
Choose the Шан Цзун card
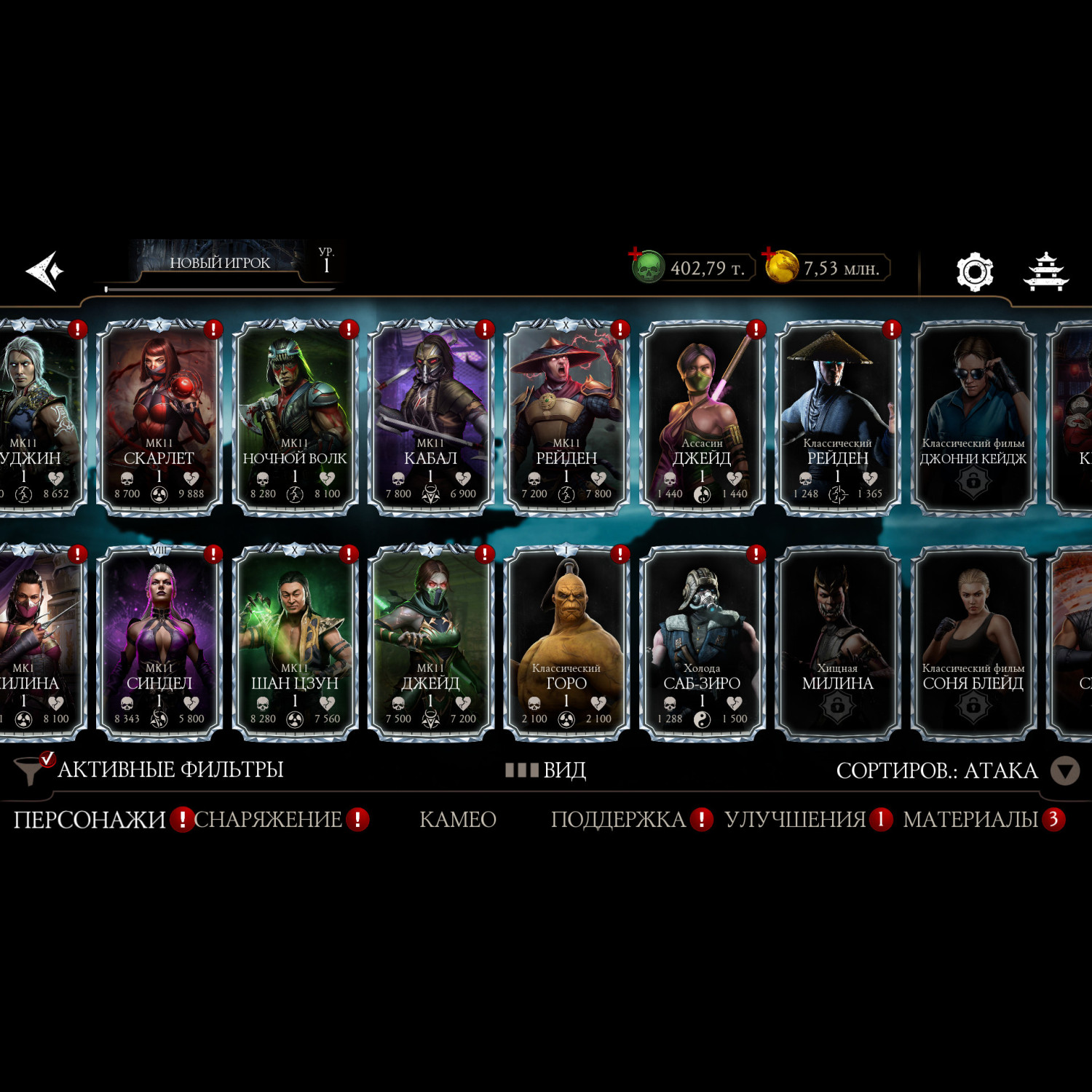[295, 643]
